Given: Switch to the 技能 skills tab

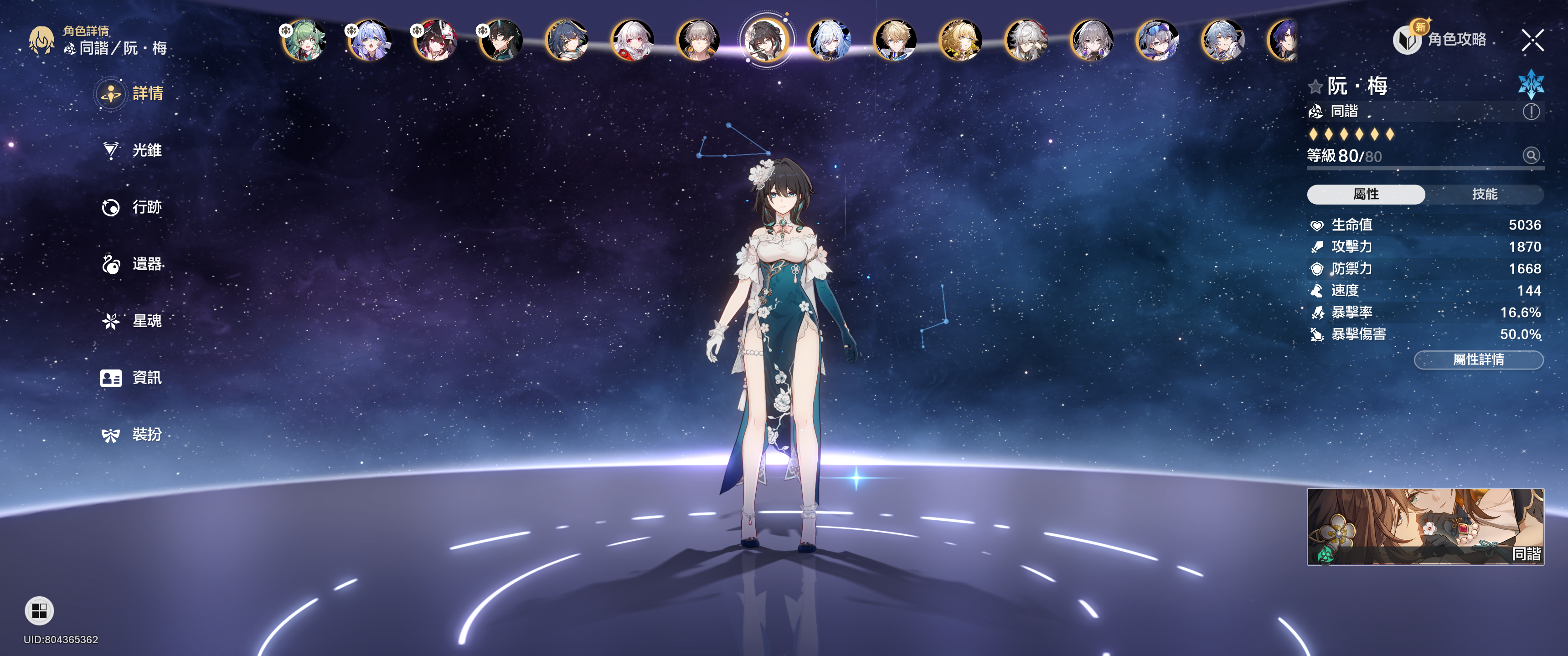Looking at the screenshot, I should pos(1484,194).
